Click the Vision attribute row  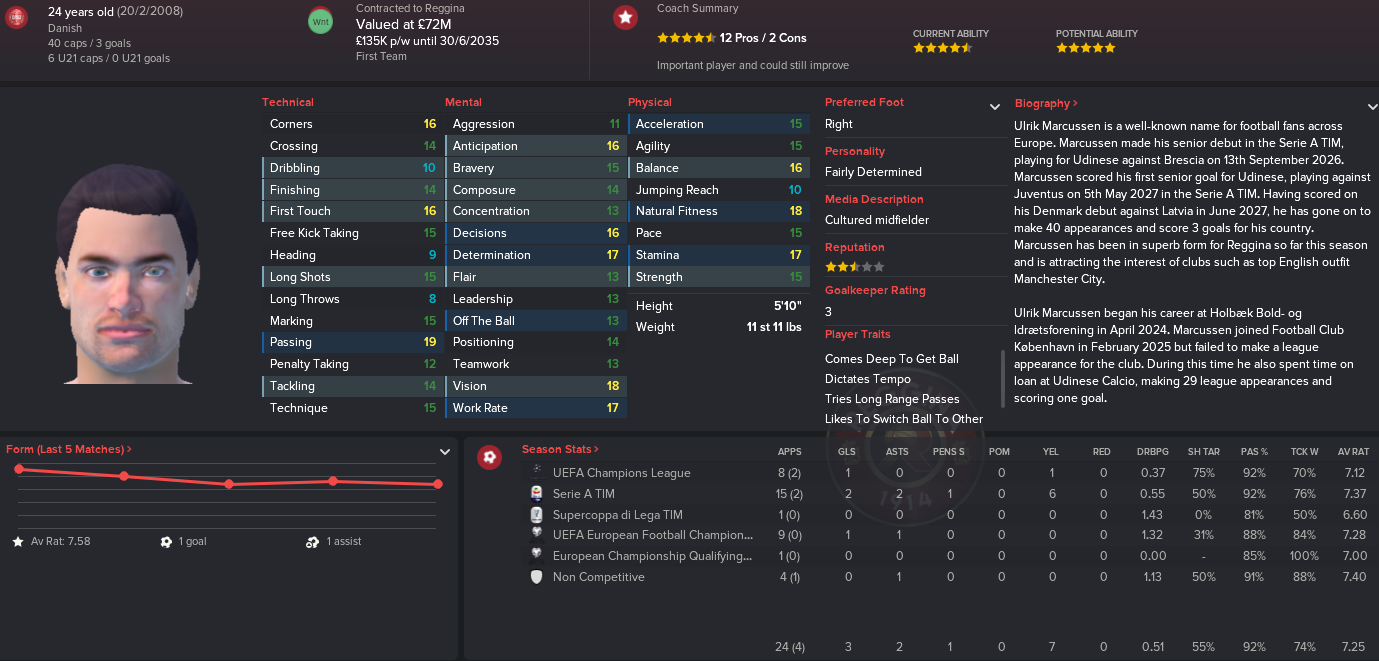pyautogui.click(x=535, y=386)
